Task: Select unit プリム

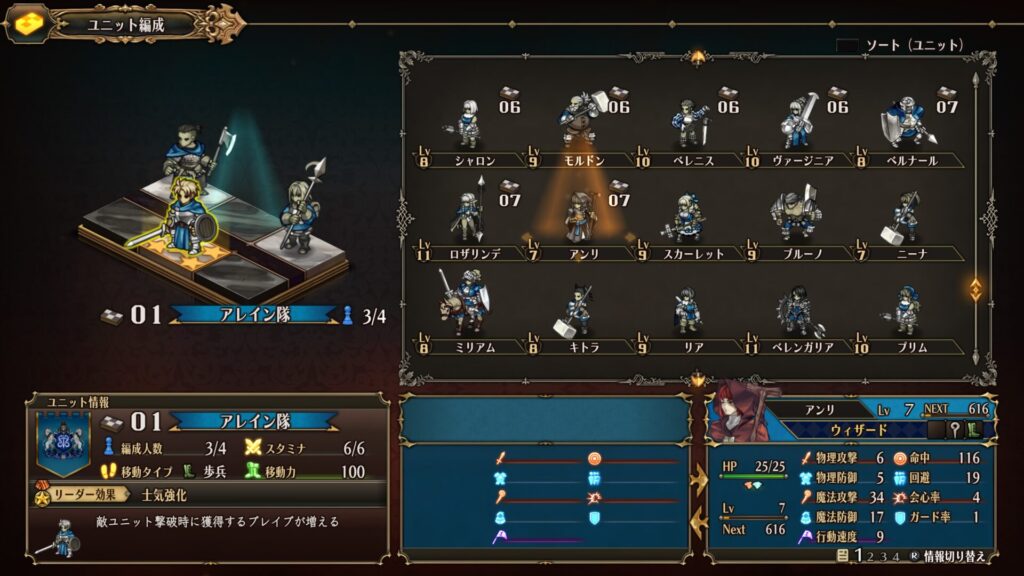Action: click(906, 310)
